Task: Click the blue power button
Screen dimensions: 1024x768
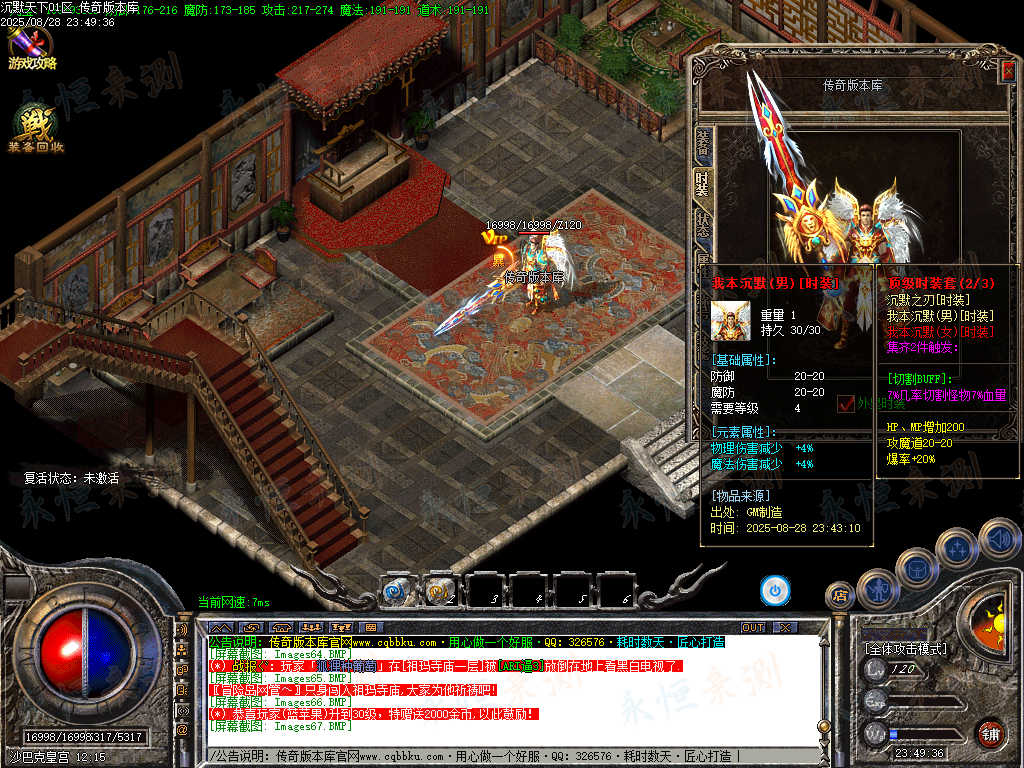Action: click(774, 591)
